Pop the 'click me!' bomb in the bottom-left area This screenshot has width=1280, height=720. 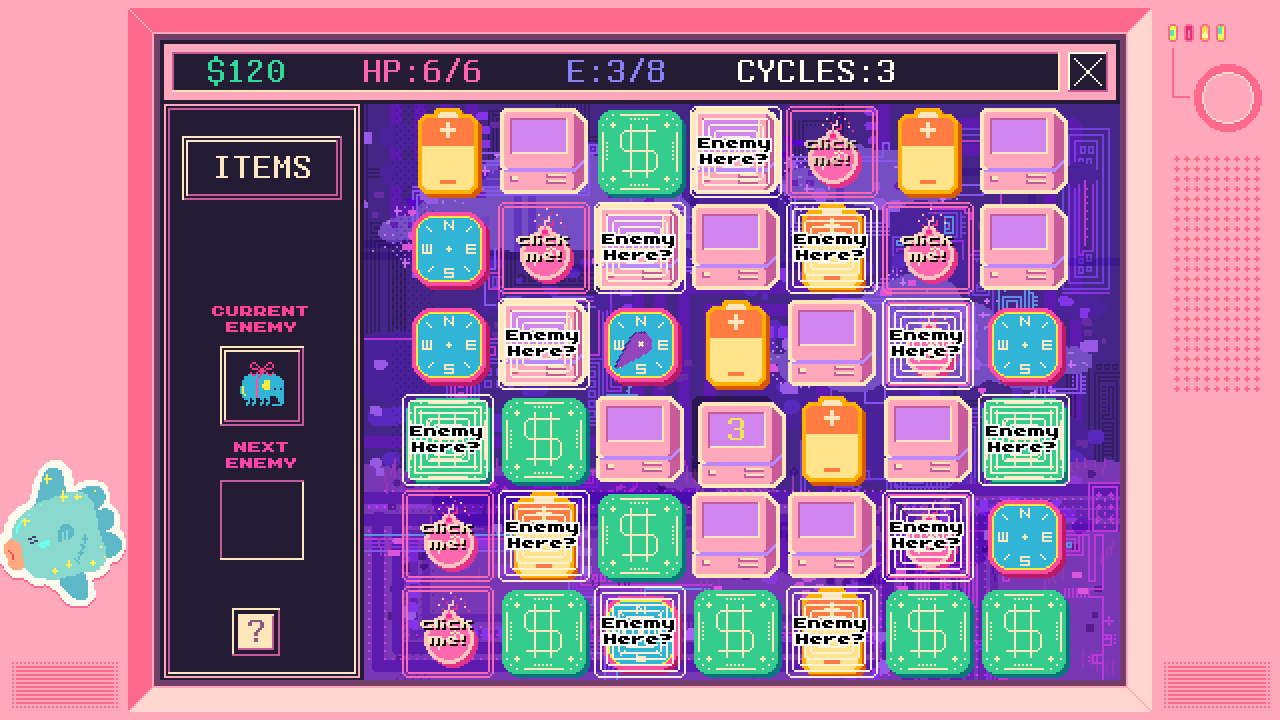coord(448,633)
